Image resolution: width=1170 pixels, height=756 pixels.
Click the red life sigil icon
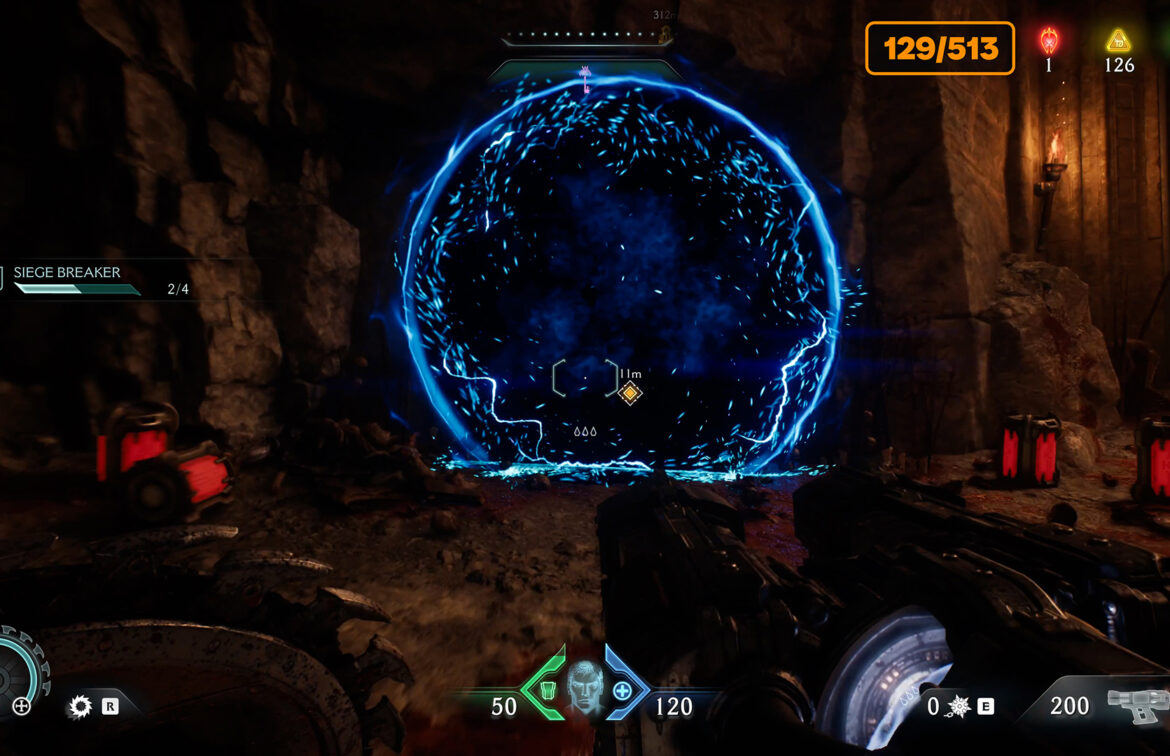pyautogui.click(x=1049, y=41)
